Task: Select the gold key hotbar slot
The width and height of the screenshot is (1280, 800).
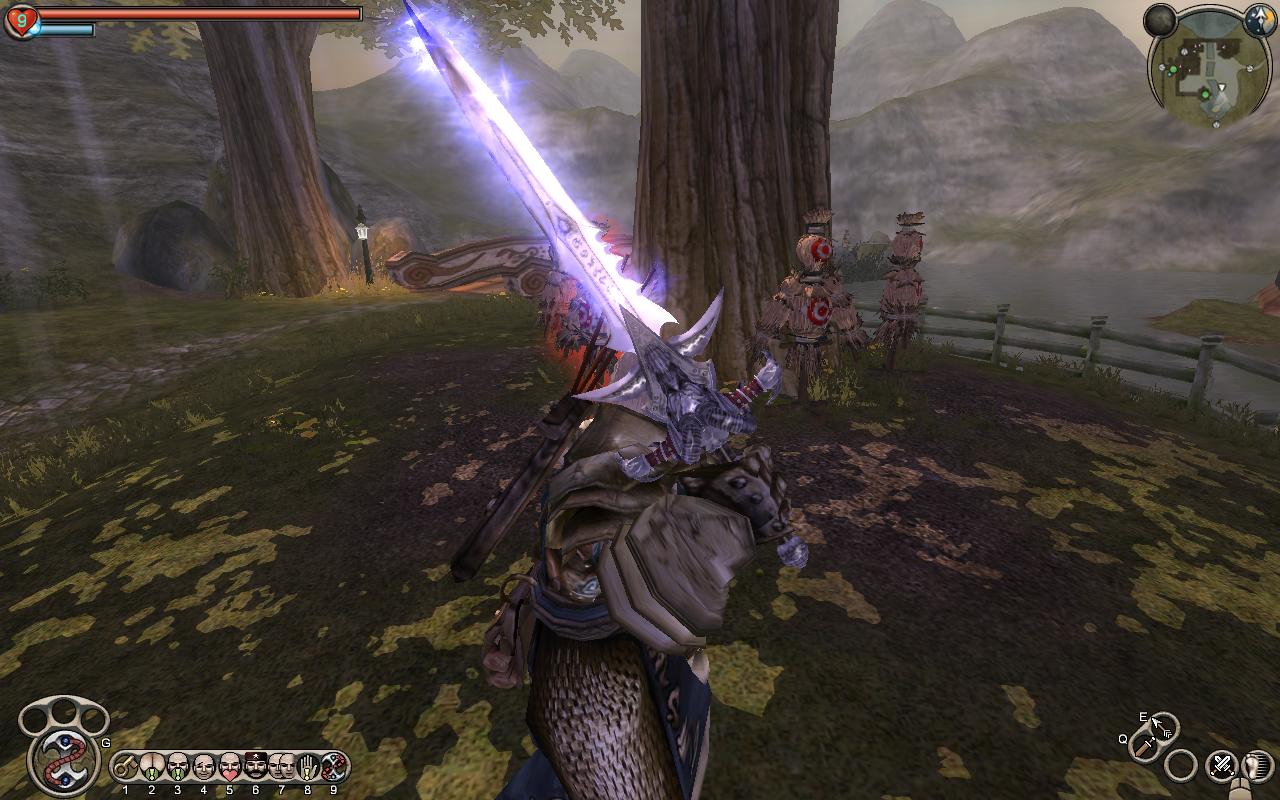Action: coord(126,767)
